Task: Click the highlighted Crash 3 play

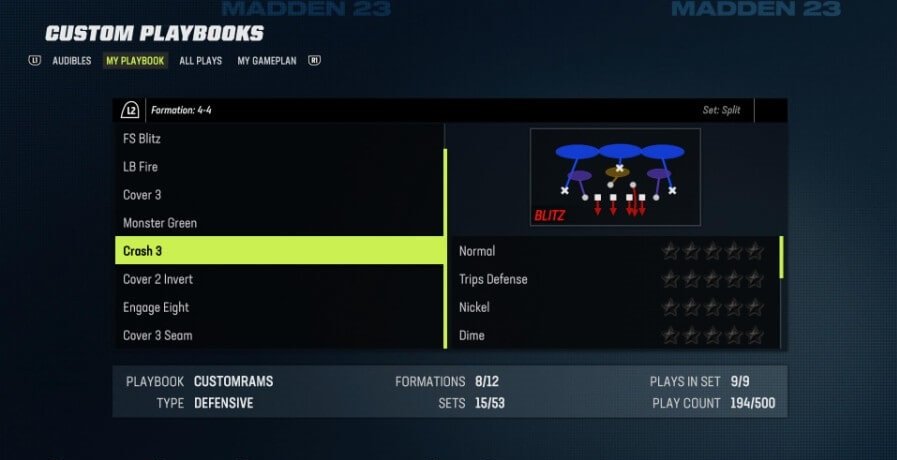Action: pyautogui.click(x=279, y=251)
